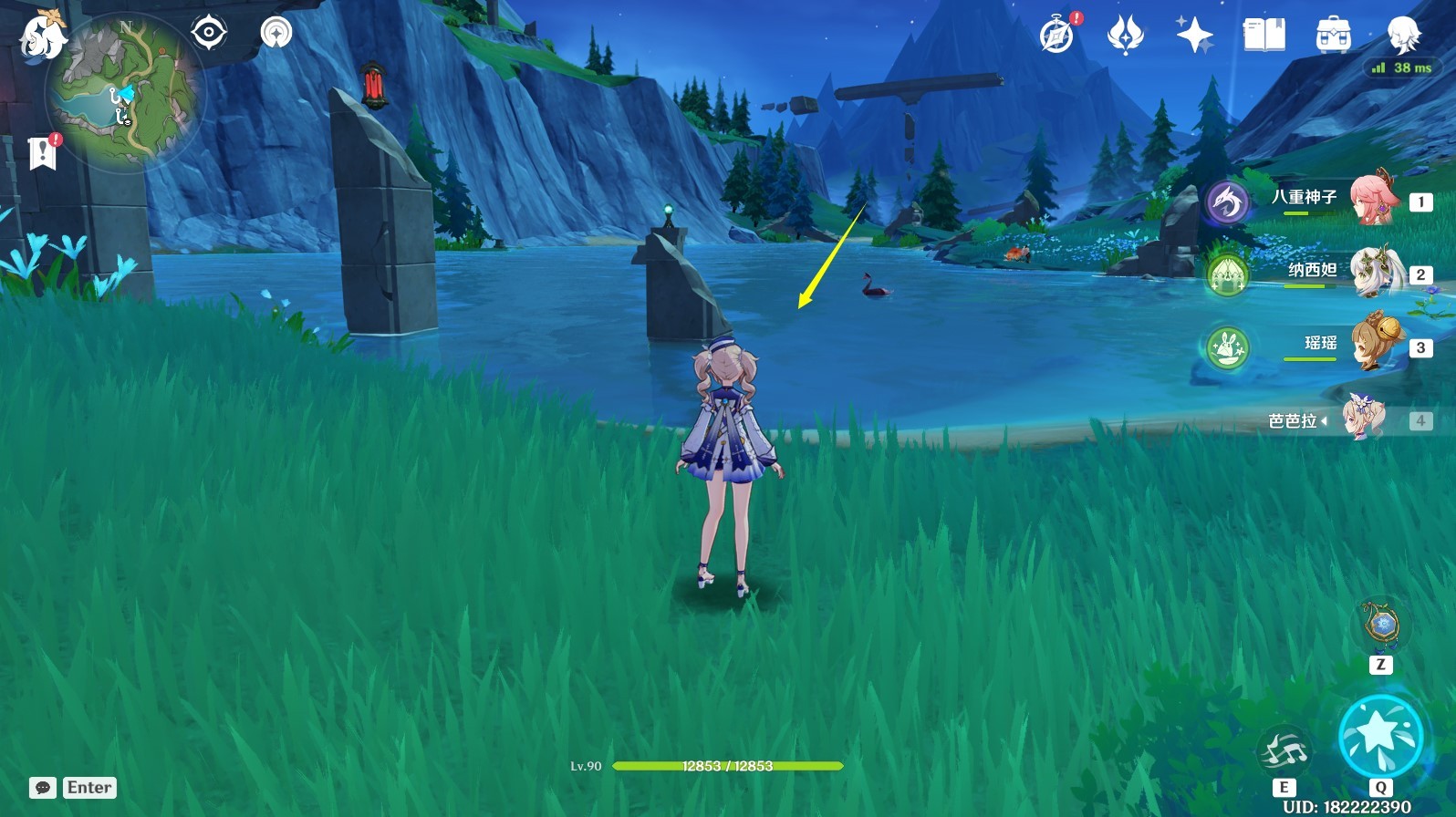Activate the music note elemental skill
Screen dimensions: 1456x817
[1284, 750]
